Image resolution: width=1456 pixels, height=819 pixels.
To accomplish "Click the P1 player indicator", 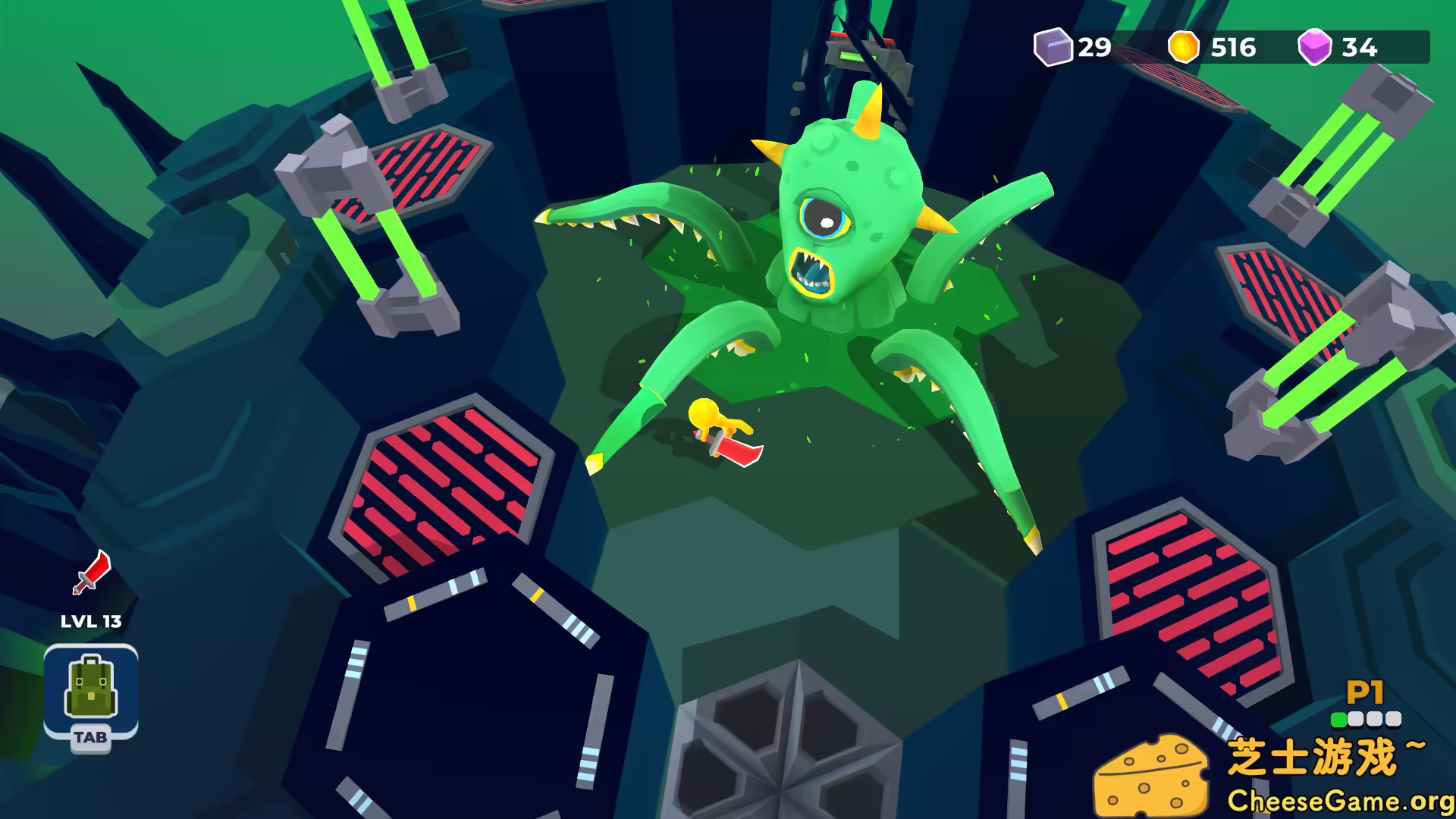I will coord(1365,692).
